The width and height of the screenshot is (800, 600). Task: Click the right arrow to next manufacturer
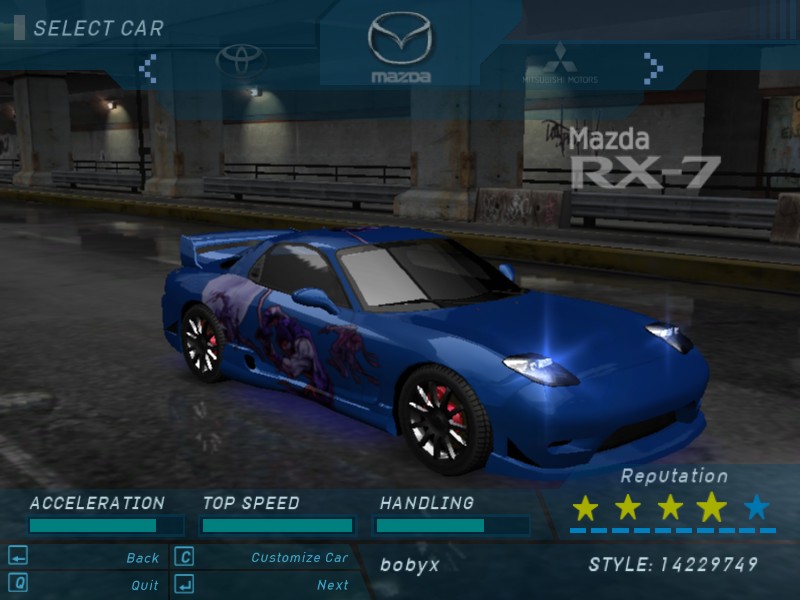tap(653, 68)
